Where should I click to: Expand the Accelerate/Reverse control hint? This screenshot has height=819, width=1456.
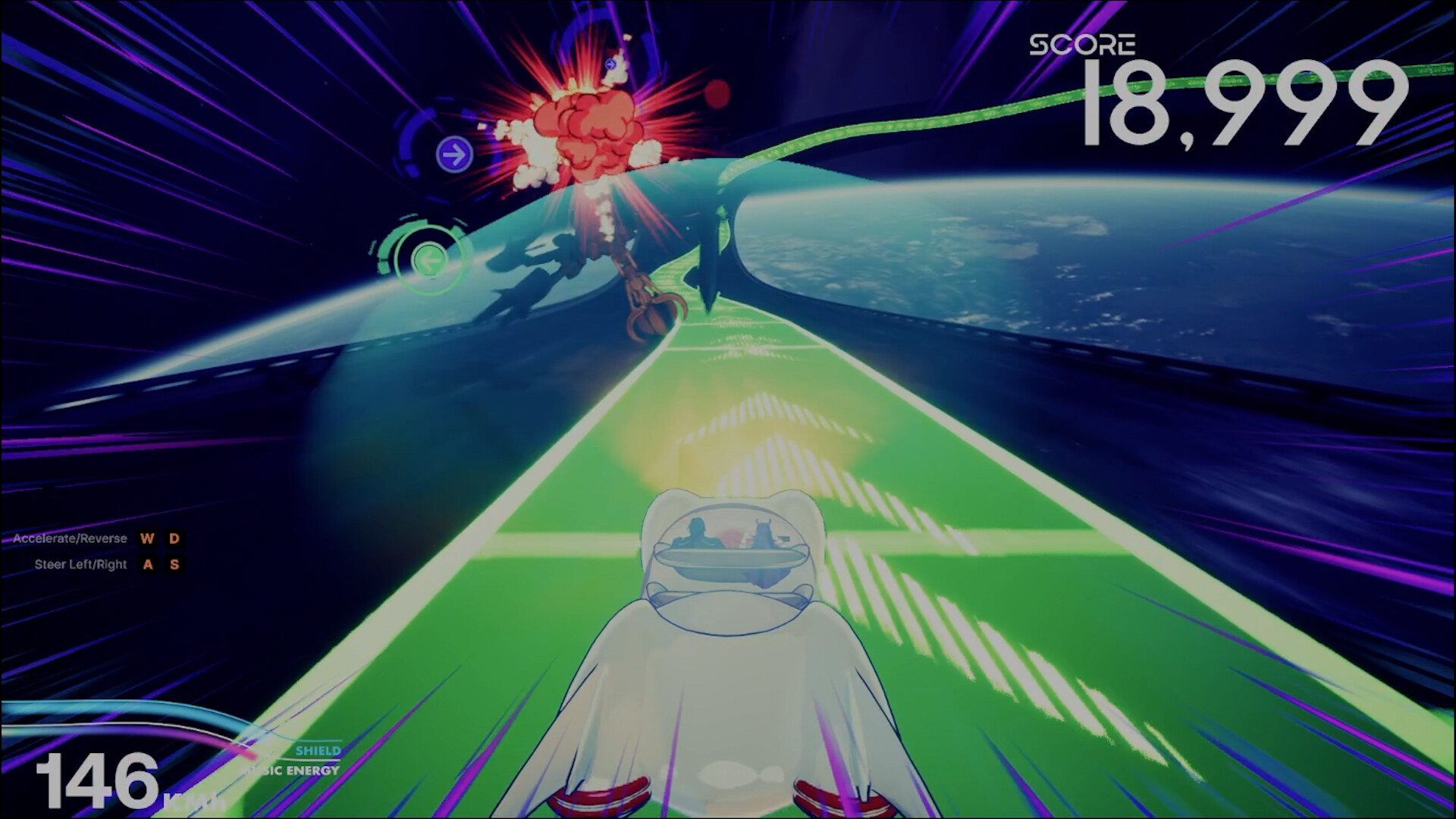point(70,538)
